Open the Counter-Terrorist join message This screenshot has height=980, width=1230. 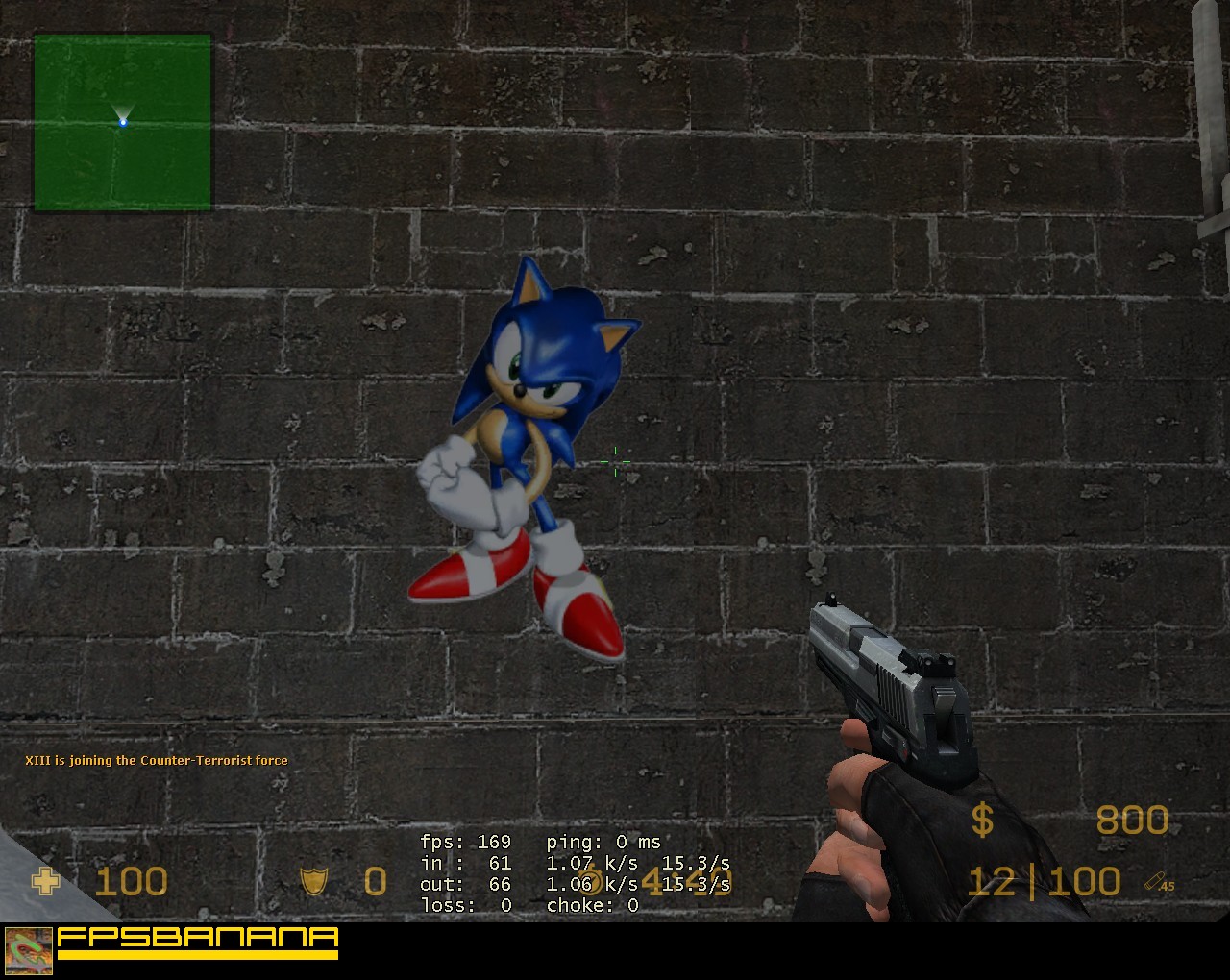point(156,760)
